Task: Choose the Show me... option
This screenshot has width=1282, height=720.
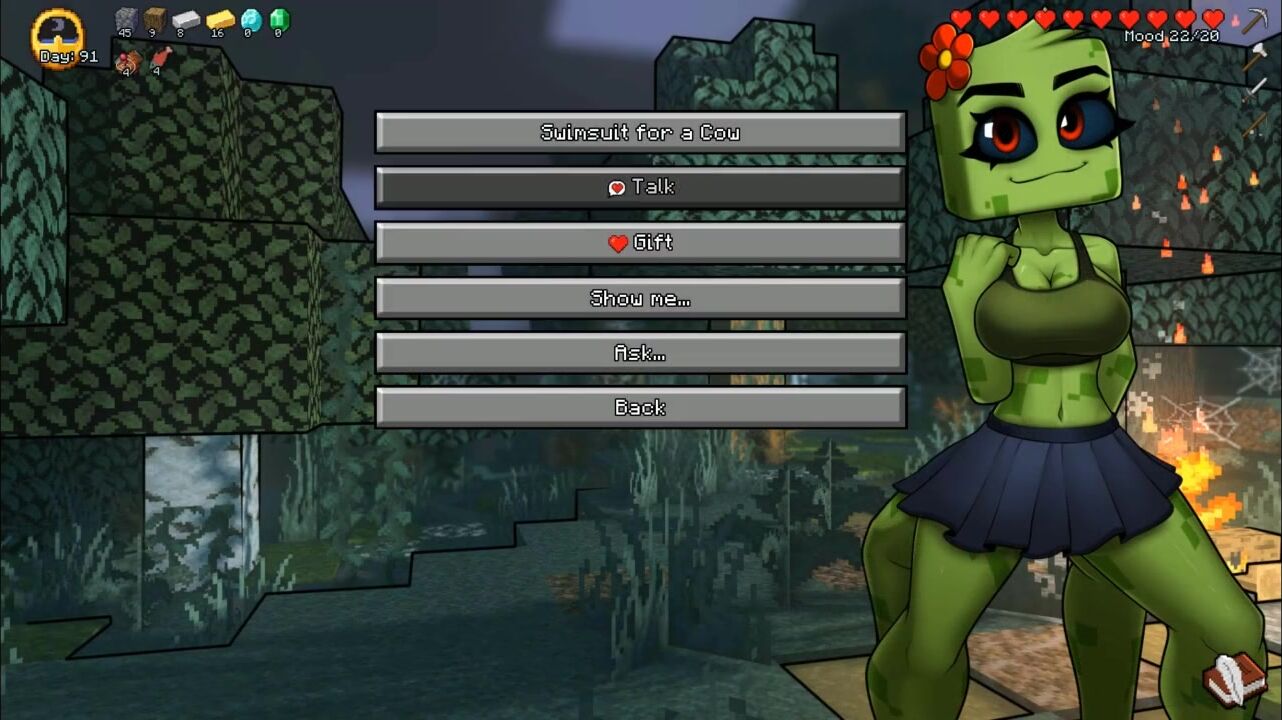Action: [x=640, y=298]
